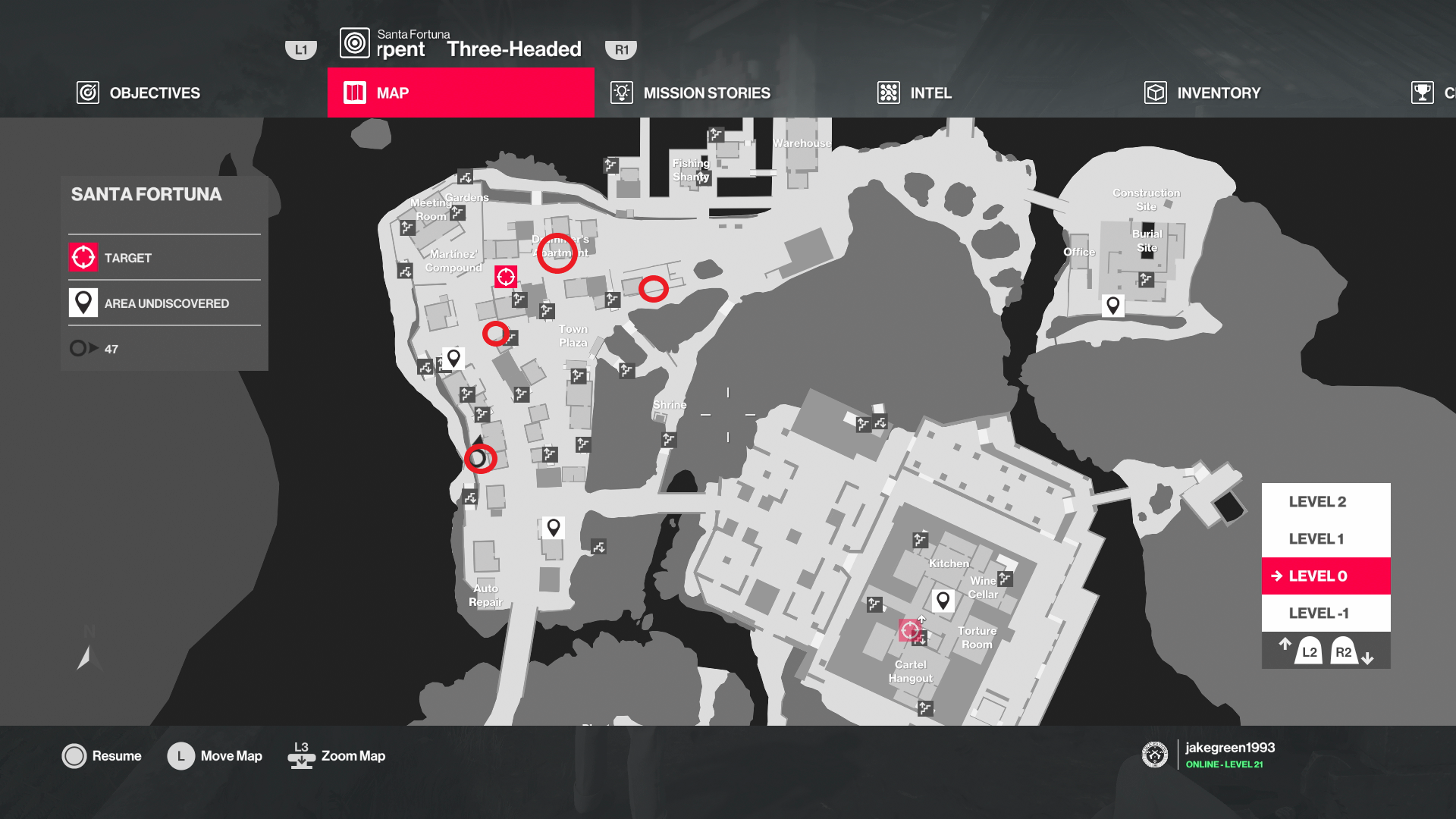Click the target marker inside the Cartel Hangout
The width and height of the screenshot is (1456, 819).
(x=910, y=629)
